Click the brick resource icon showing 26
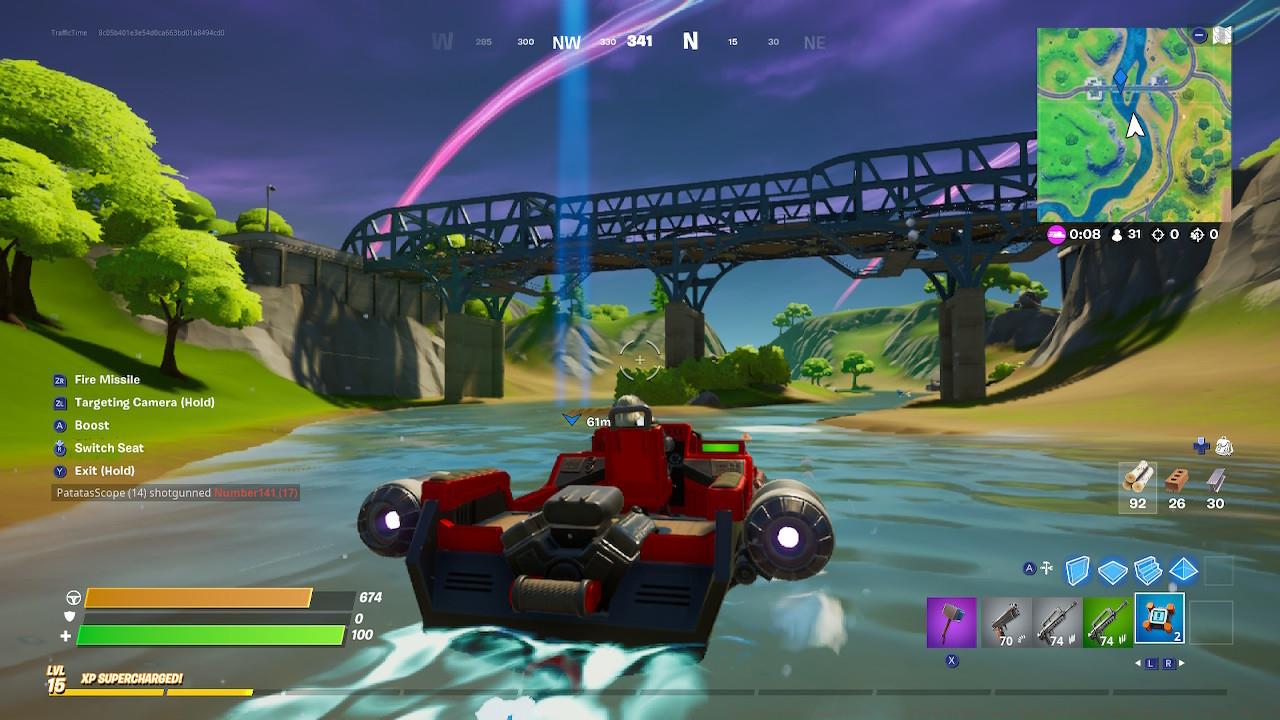Viewport: 1280px width, 720px height. click(x=1175, y=480)
